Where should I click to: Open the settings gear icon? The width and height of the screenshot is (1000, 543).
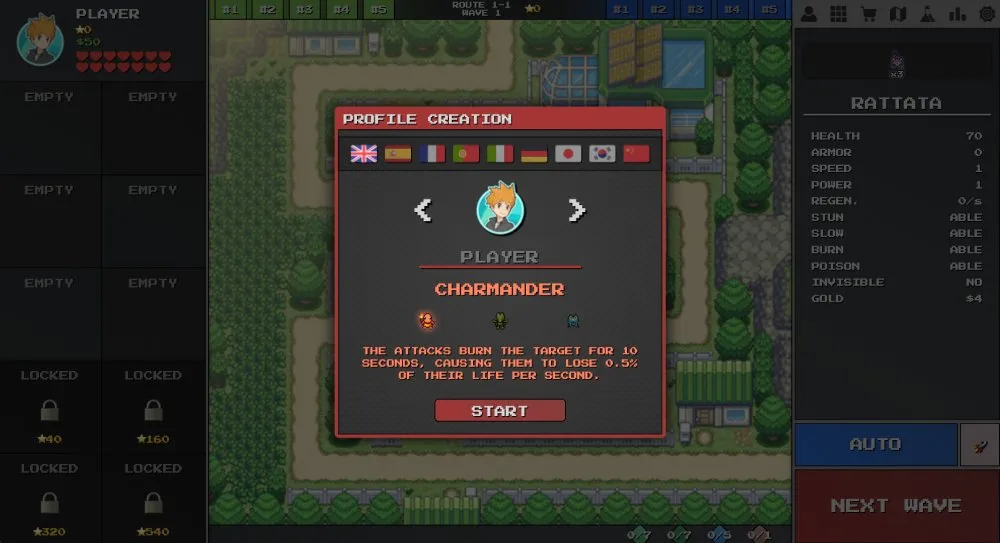click(987, 14)
